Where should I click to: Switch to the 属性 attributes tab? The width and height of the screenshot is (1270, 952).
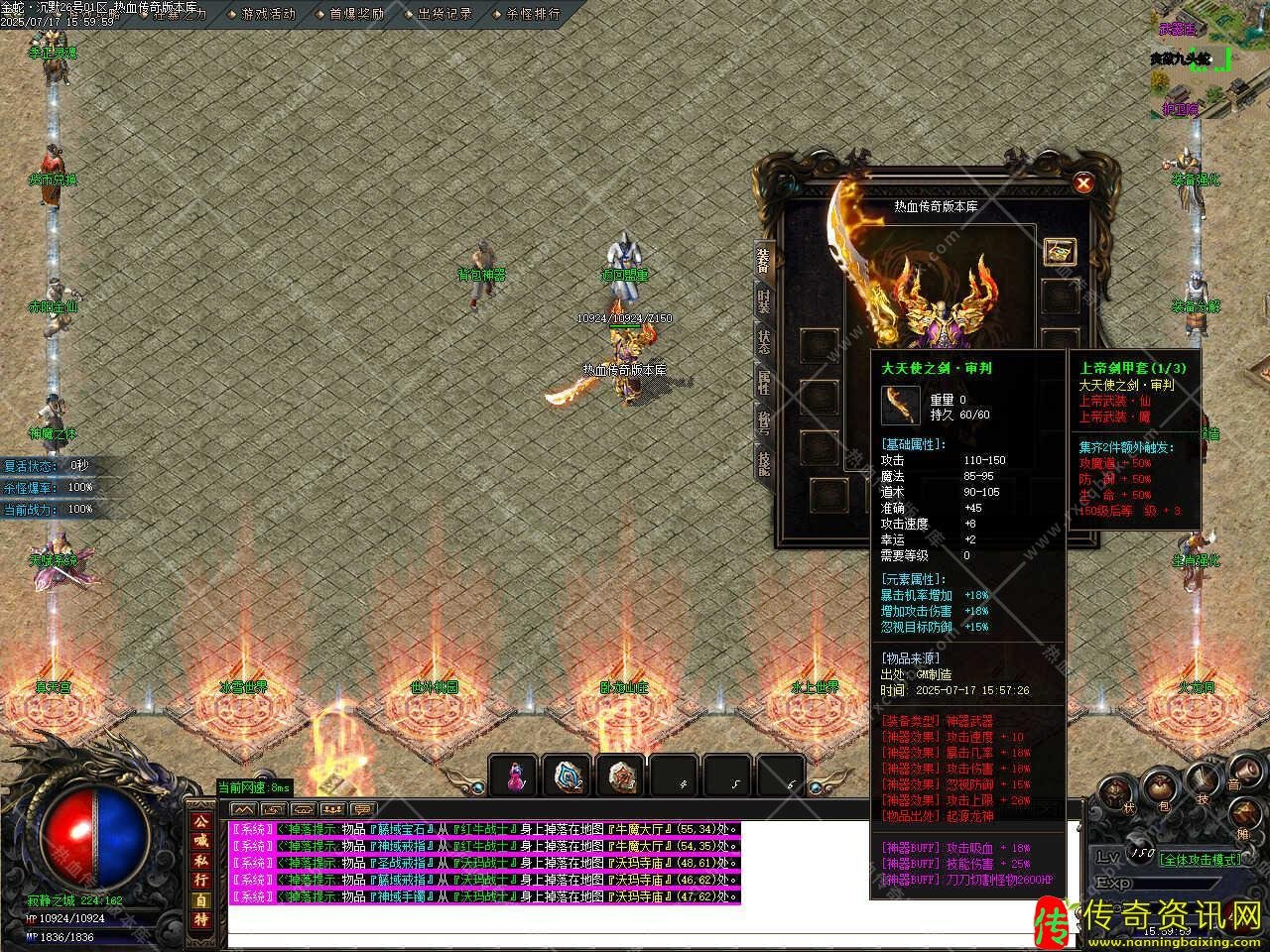click(763, 382)
